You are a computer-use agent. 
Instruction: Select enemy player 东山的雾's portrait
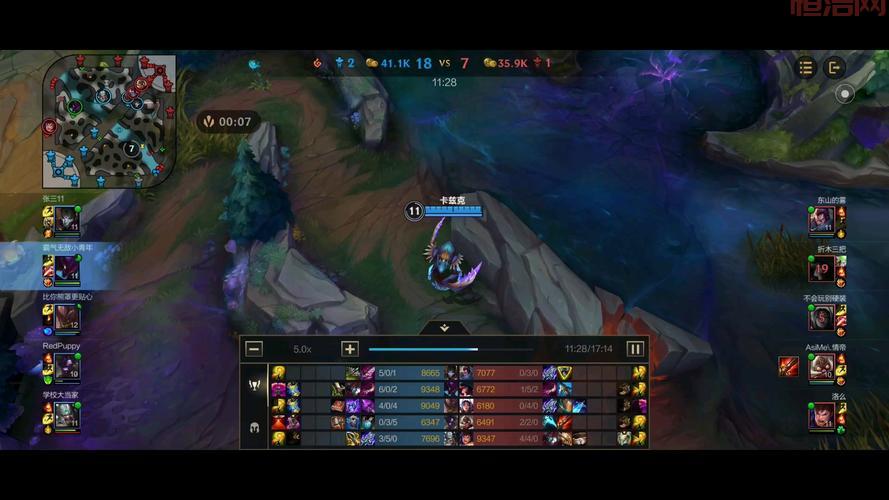[x=822, y=220]
